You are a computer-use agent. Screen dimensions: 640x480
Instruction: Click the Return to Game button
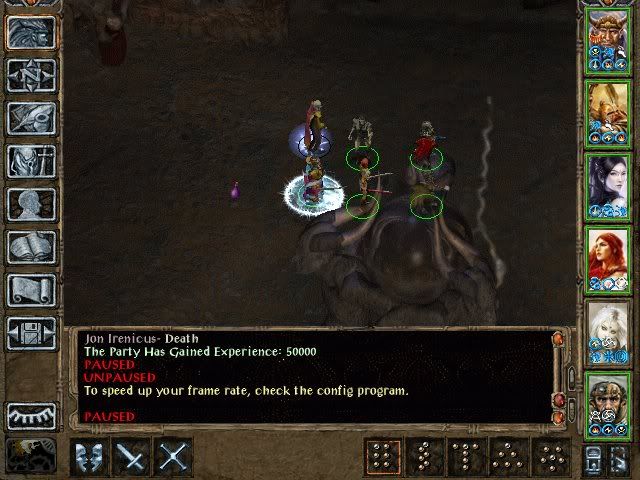[31, 33]
